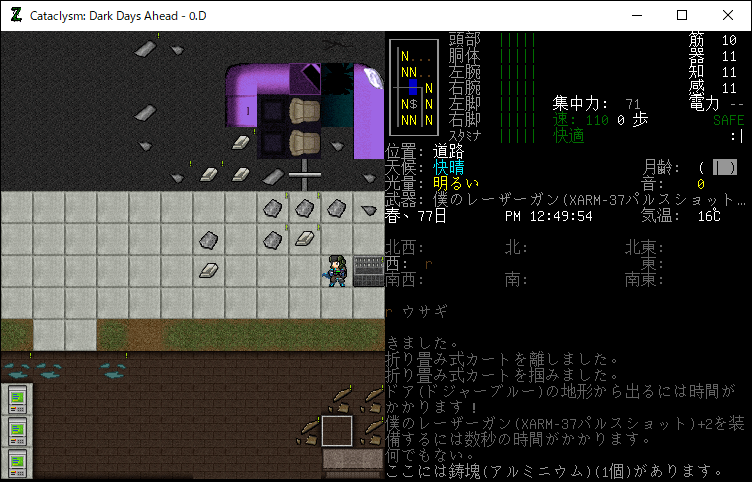Image resolution: width=752 pixels, height=482 pixels.
Task: Minimize the game window
Action: coord(636,15)
